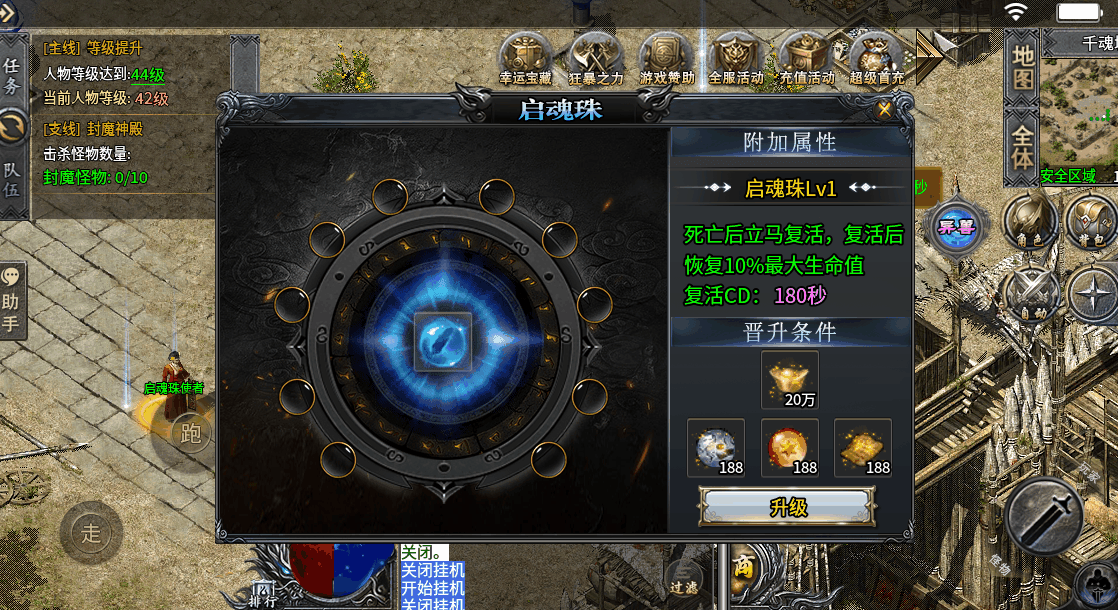Toggle the 跑 run movement button
Viewport: 1118px width, 610px height.
[190, 432]
